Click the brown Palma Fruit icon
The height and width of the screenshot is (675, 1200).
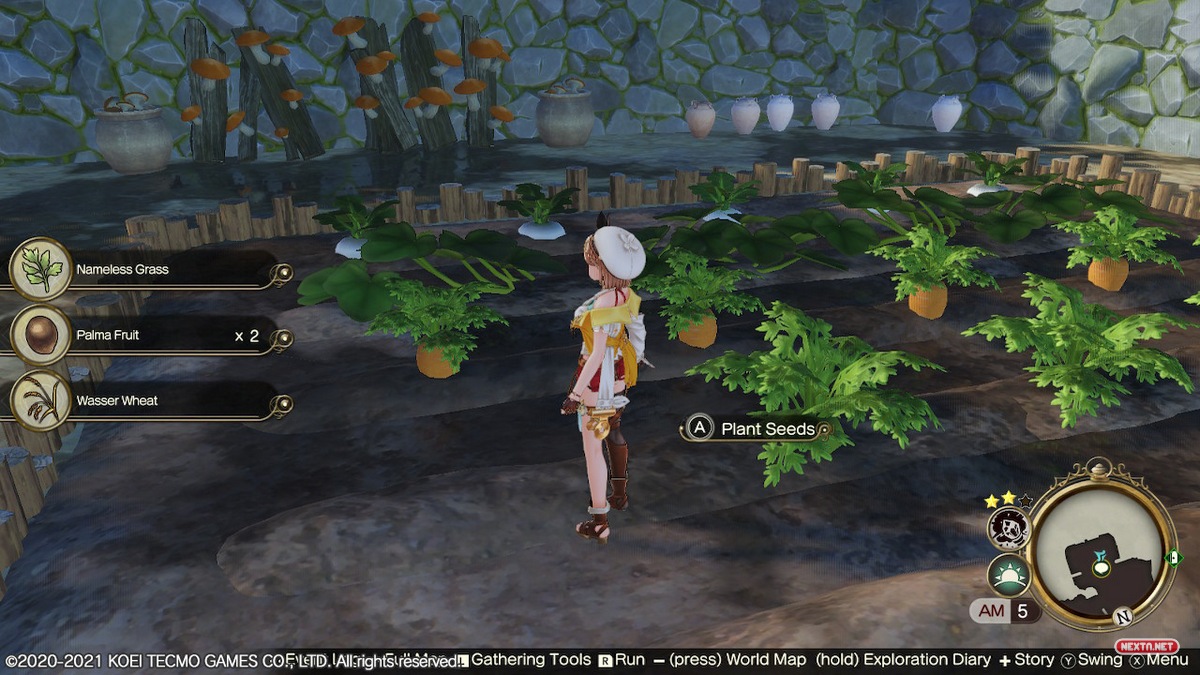pos(41,336)
